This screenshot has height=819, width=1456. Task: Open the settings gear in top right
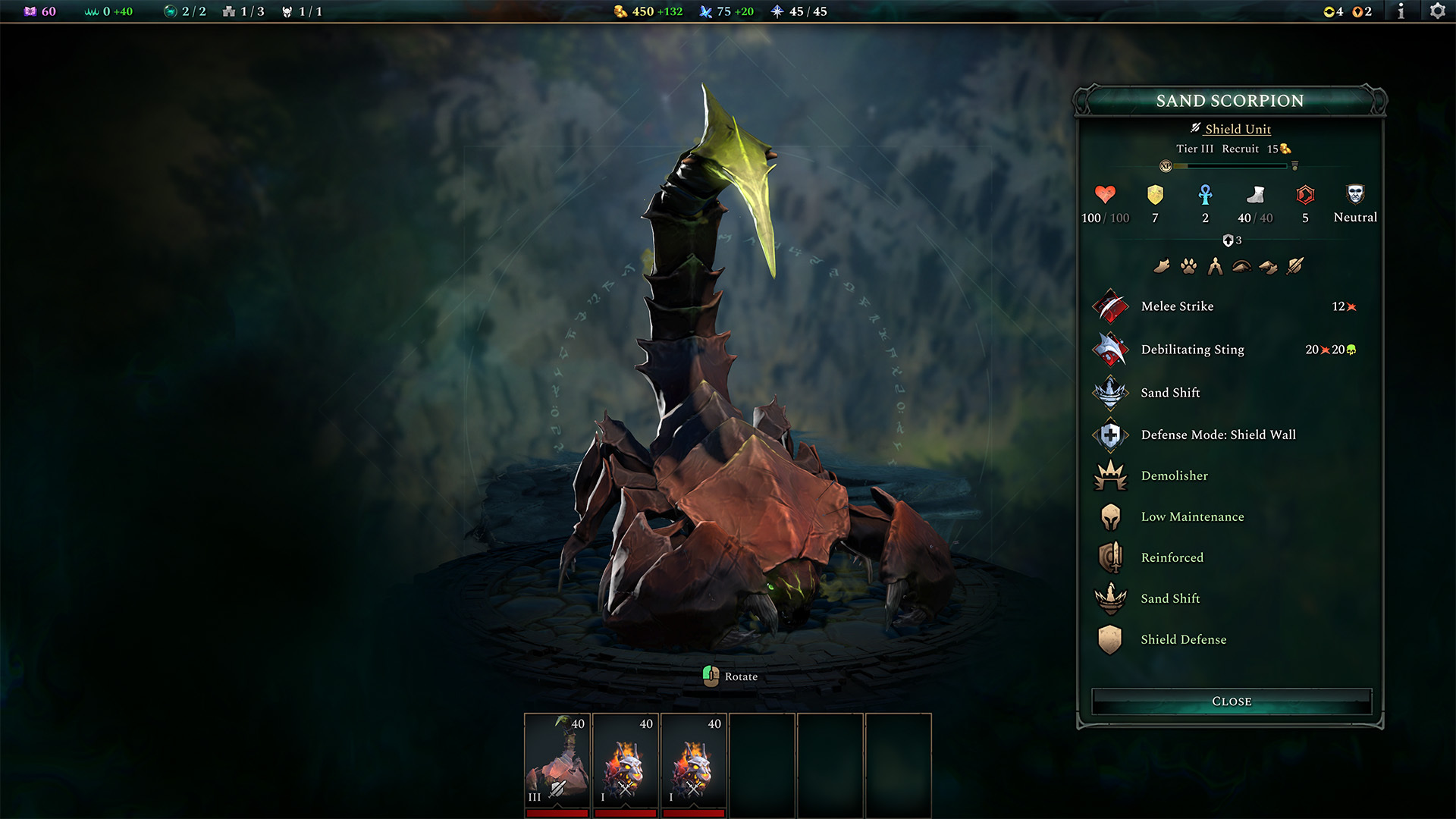coord(1438,11)
